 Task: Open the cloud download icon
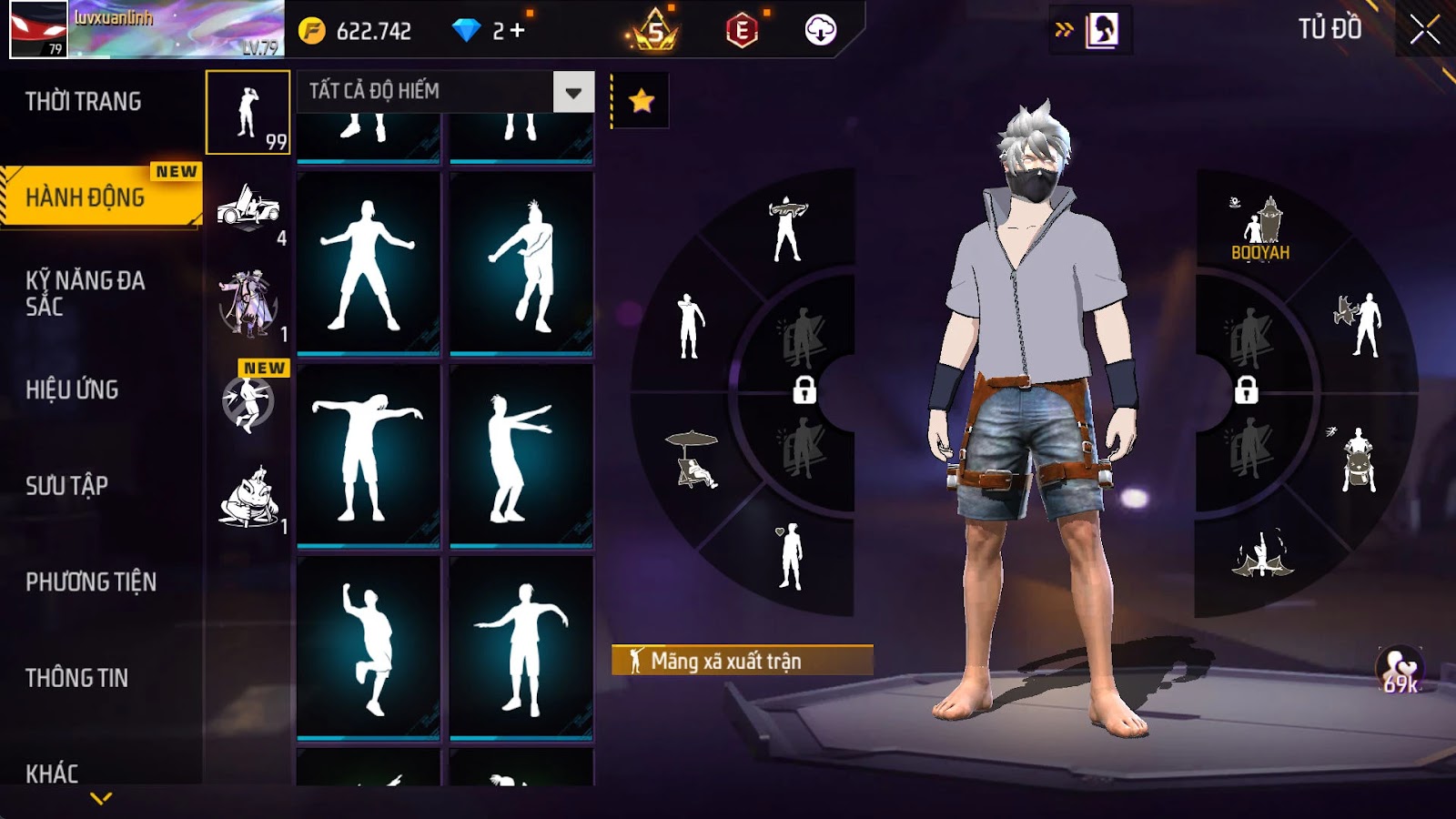[x=820, y=31]
